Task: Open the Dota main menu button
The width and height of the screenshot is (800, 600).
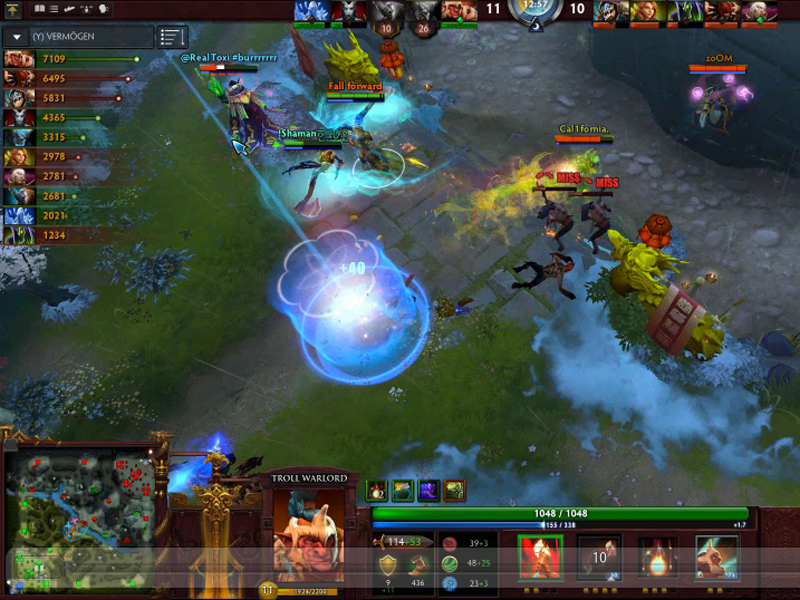Action: click(13, 9)
